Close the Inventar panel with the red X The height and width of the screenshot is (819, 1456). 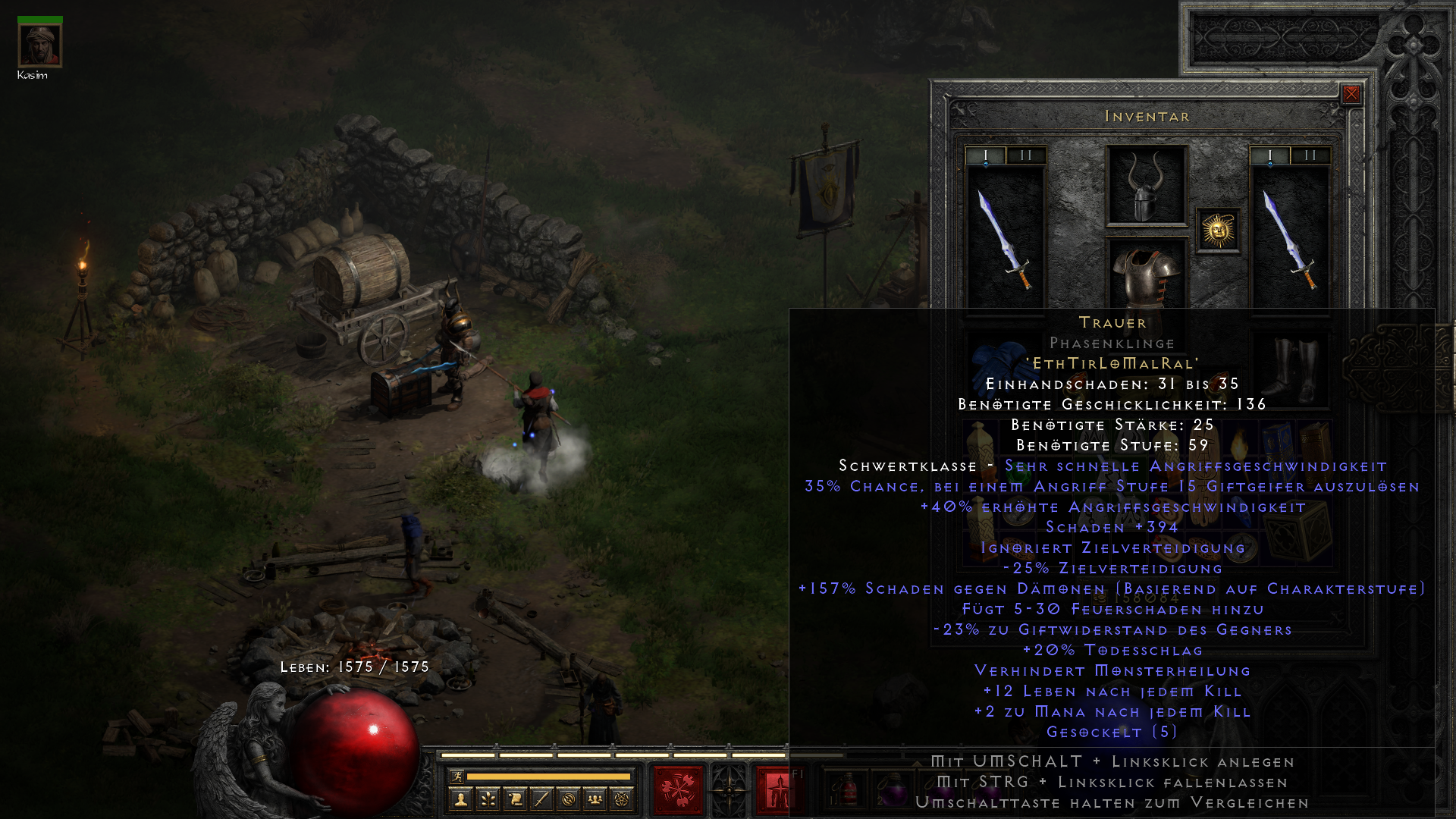[1353, 94]
